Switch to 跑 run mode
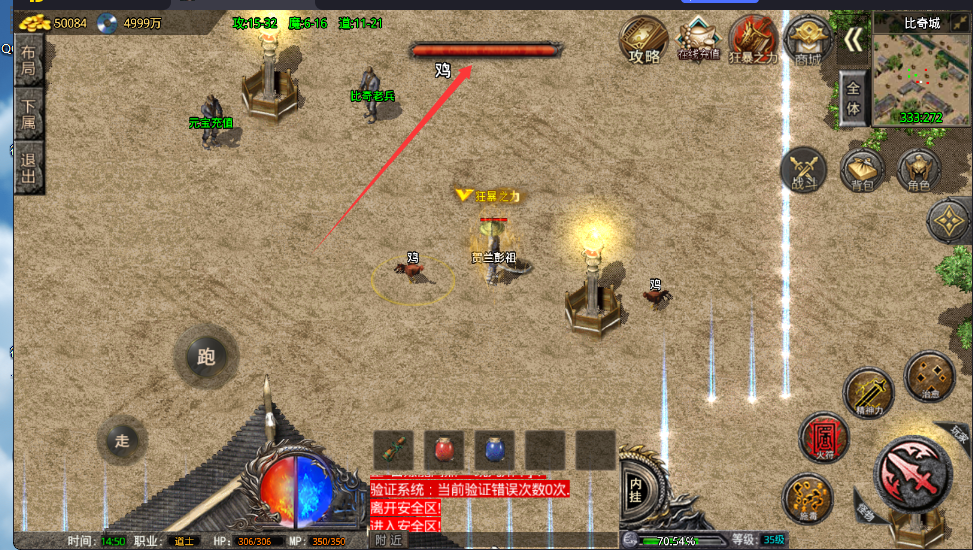The image size is (973, 550). click(206, 357)
